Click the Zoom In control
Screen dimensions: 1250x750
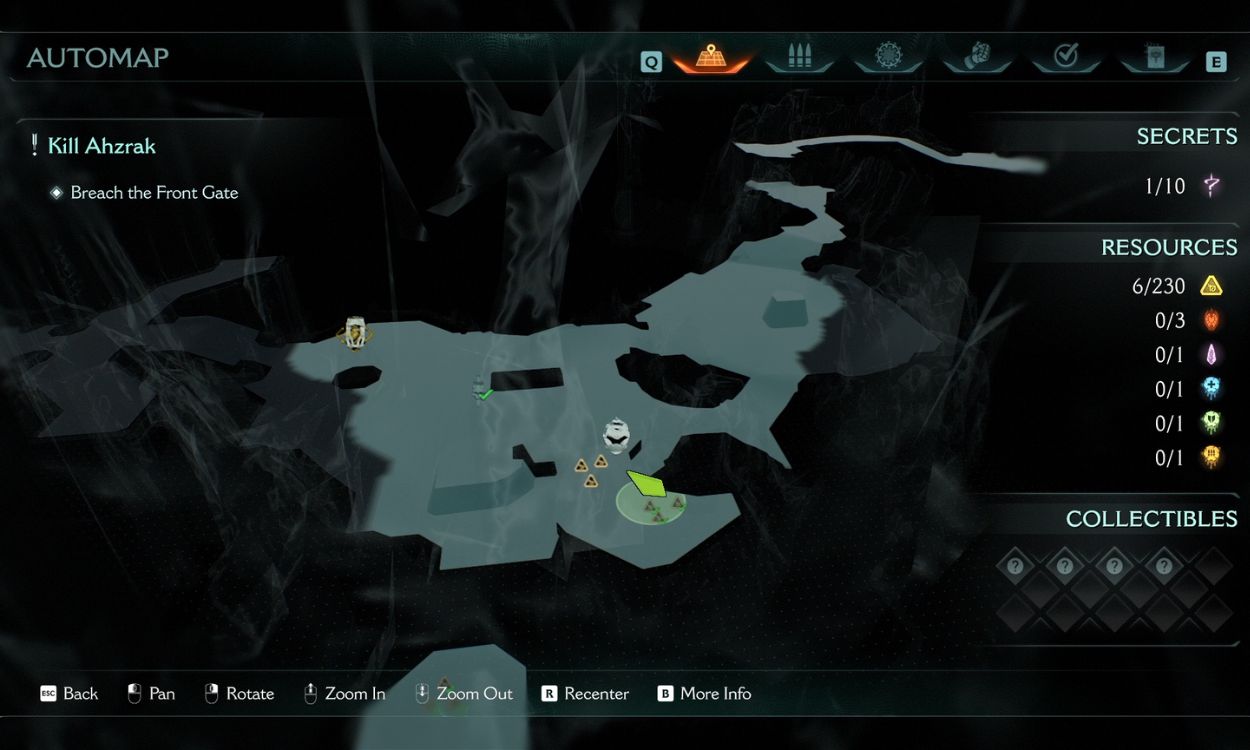(x=344, y=694)
